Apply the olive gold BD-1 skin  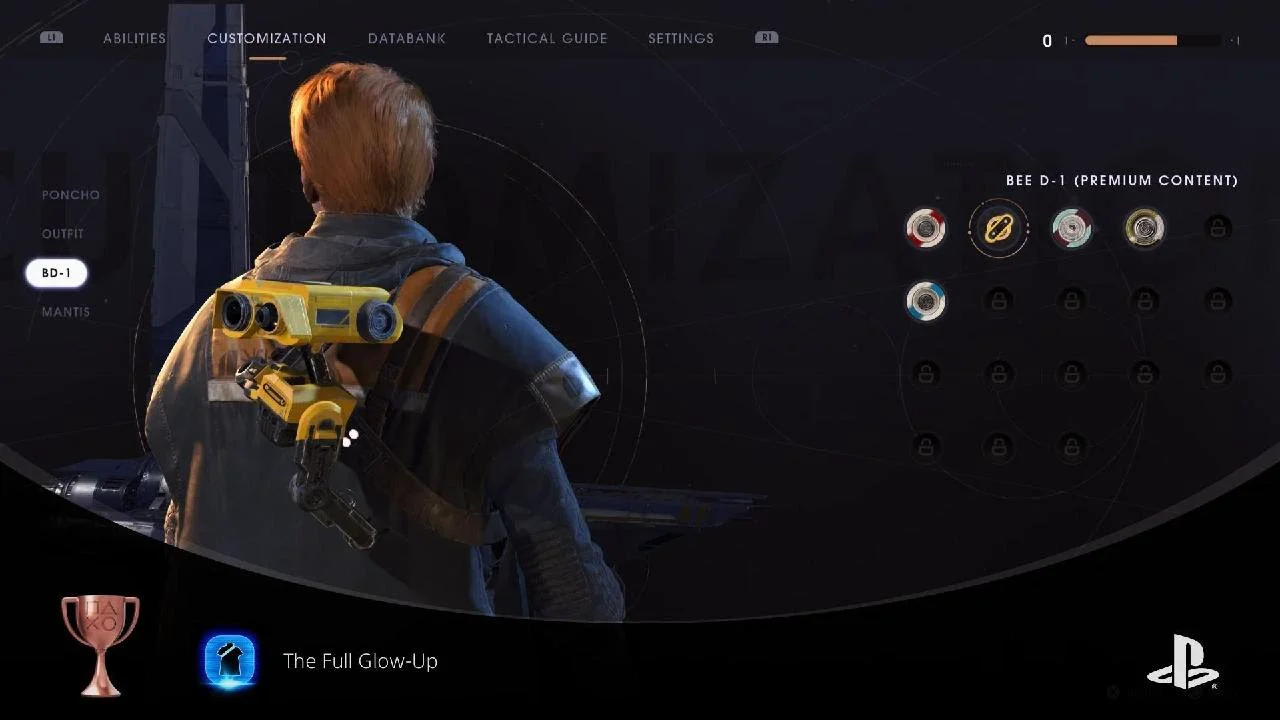pos(1144,228)
